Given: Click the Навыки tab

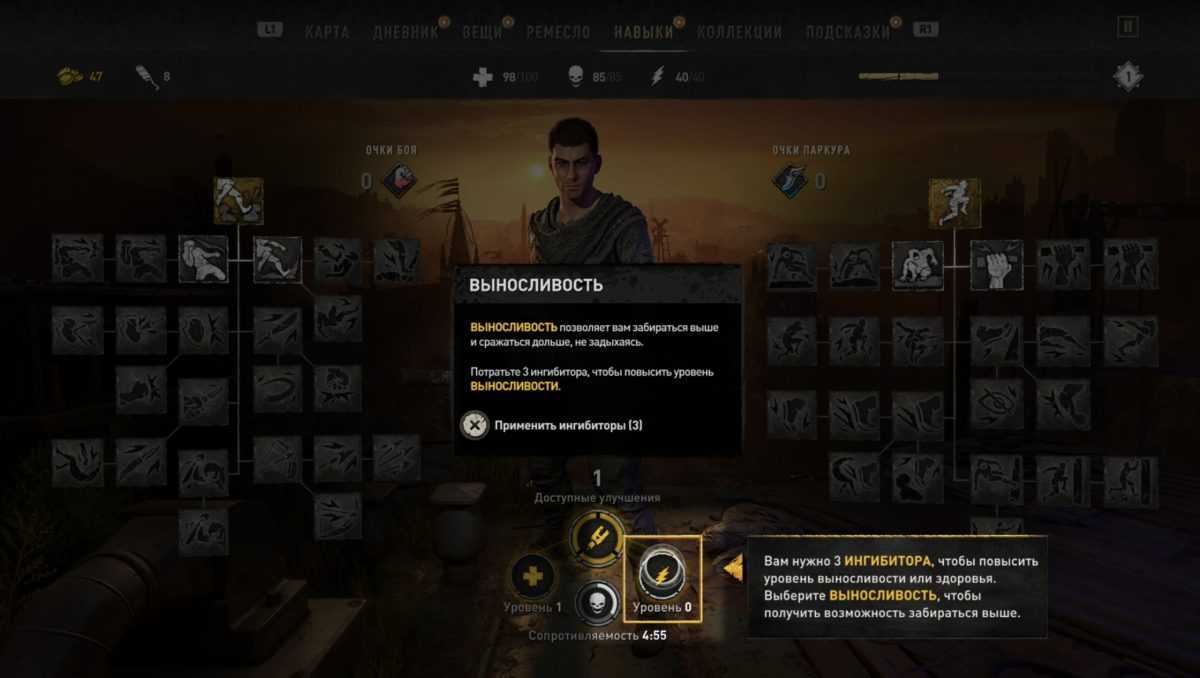Looking at the screenshot, I should [643, 32].
